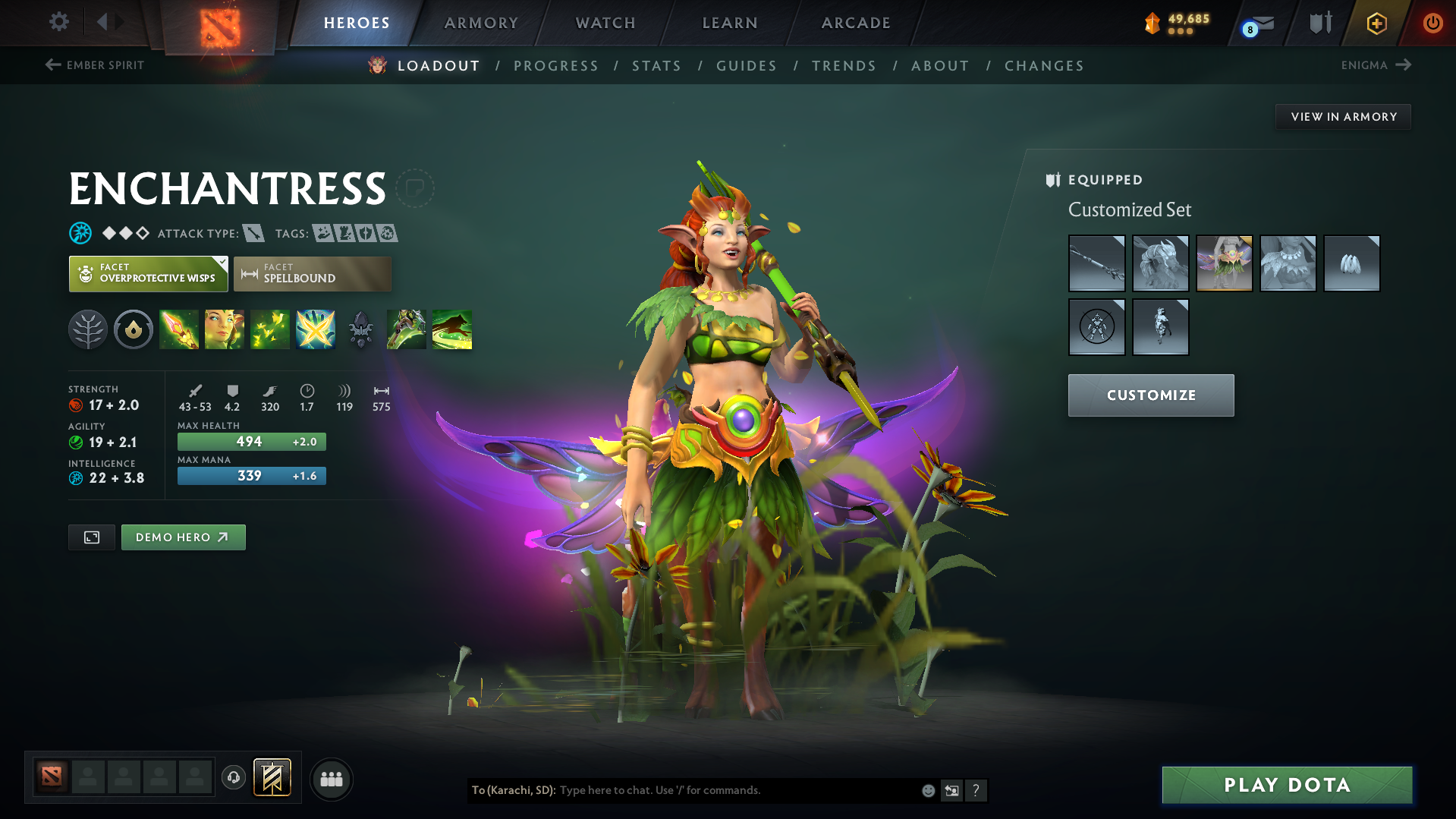Open the emoticon picker in the chat bar
1456x819 pixels.
[x=928, y=790]
